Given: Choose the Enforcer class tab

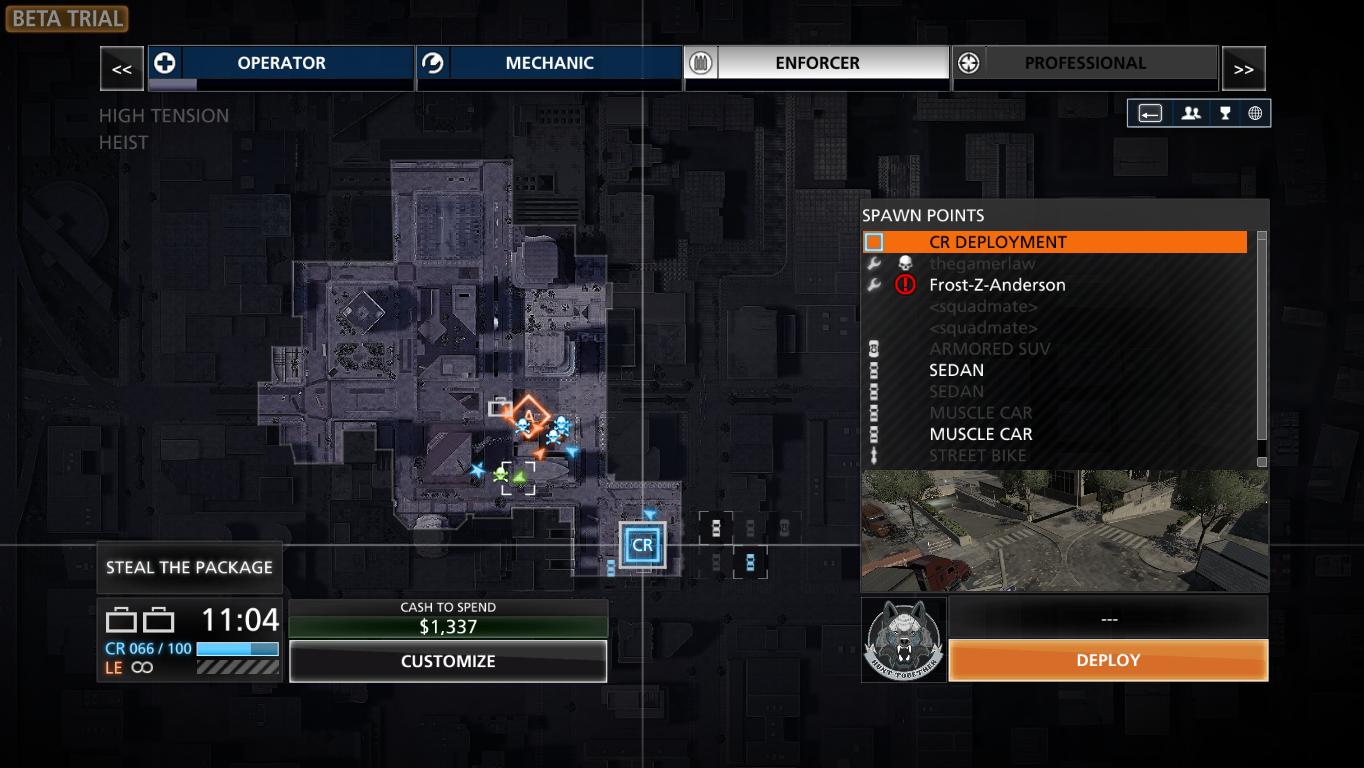Looking at the screenshot, I should pos(817,63).
